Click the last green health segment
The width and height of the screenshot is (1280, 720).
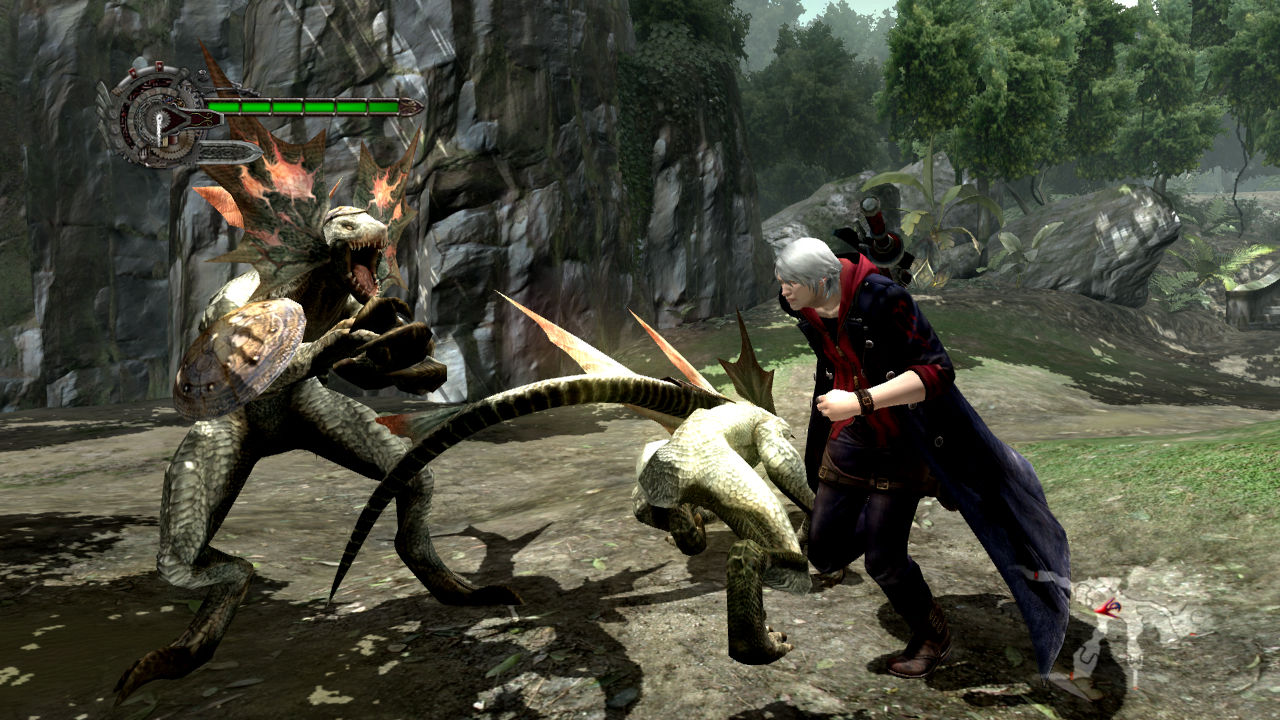[x=382, y=105]
